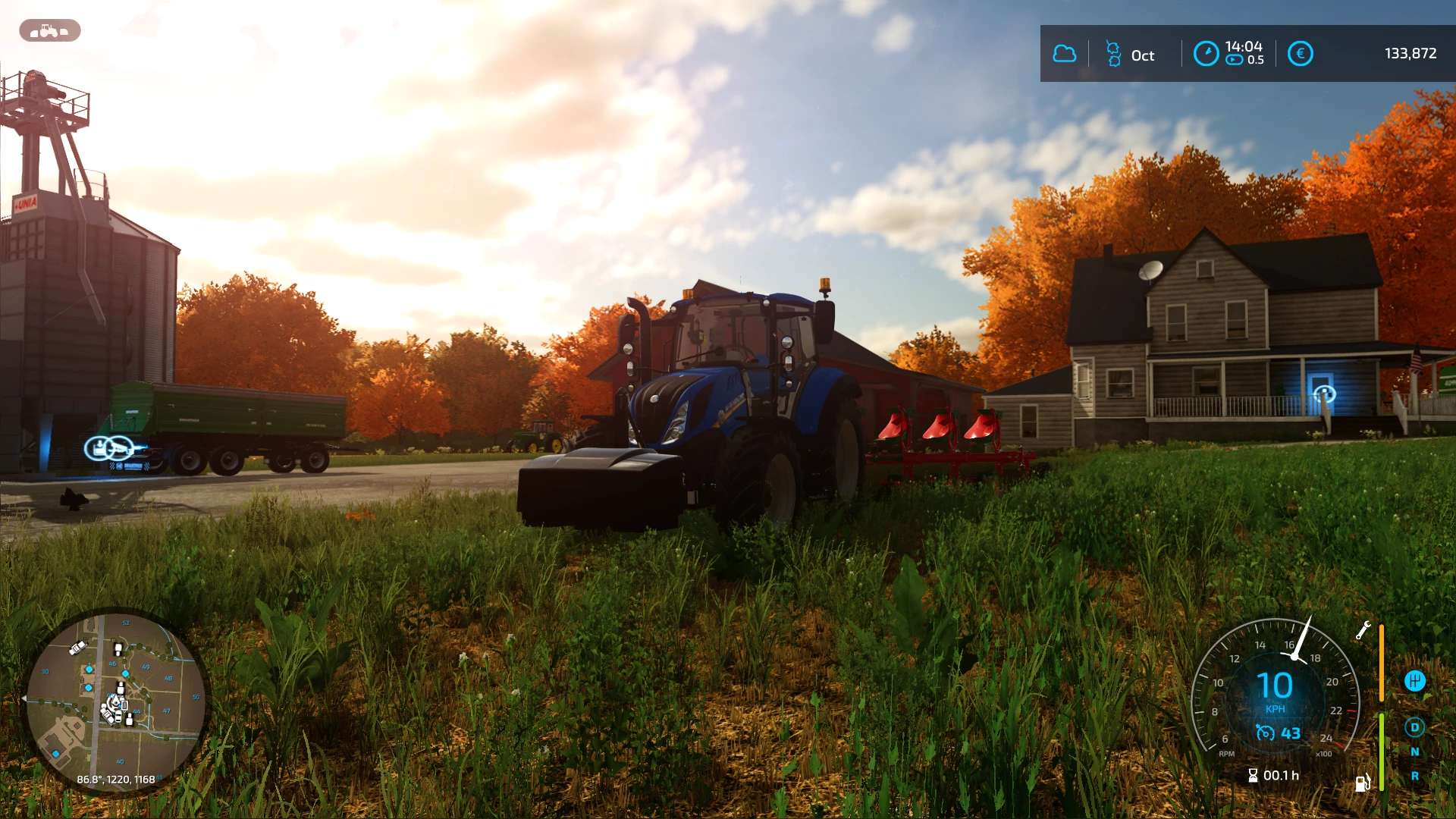Image resolution: width=1456 pixels, height=819 pixels.
Task: Select the blue gearbox shifter icon
Action: tap(1414, 681)
